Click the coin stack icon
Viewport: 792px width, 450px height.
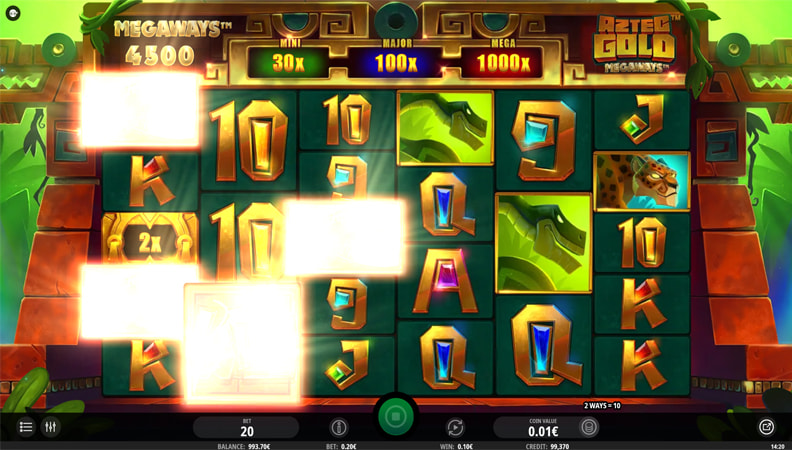(590, 427)
